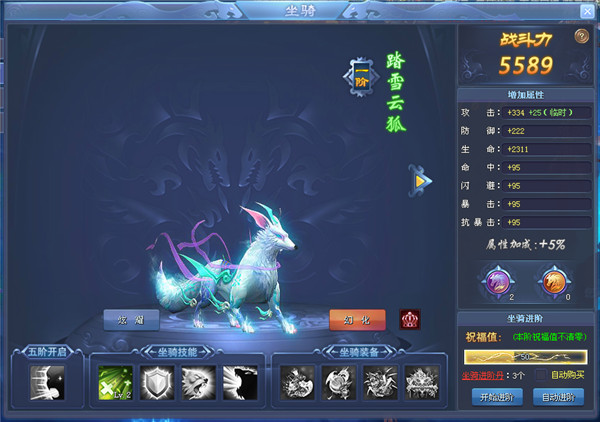Select the locked 五阶开启 skill slot

(46, 381)
